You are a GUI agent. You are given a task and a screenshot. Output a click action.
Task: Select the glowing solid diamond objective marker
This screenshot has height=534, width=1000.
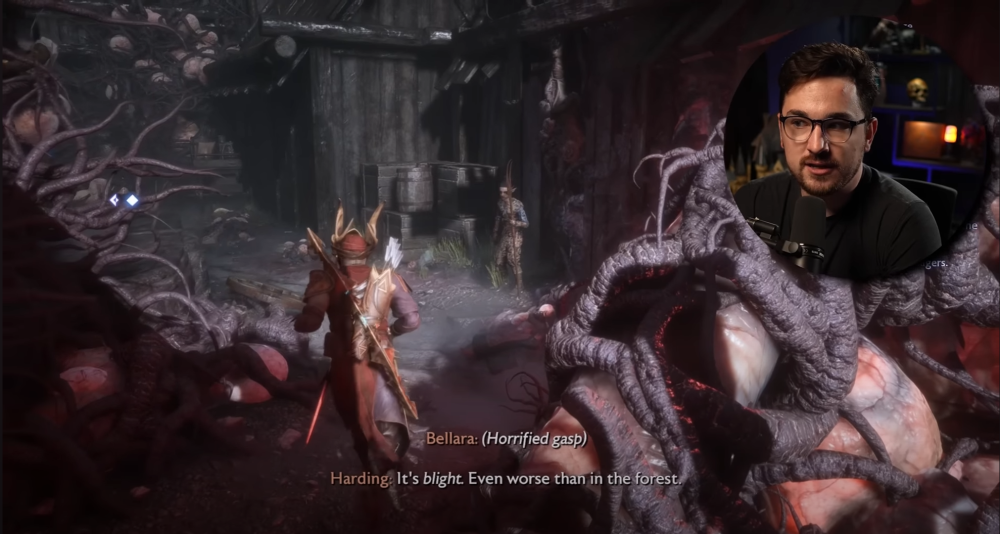click(x=132, y=200)
